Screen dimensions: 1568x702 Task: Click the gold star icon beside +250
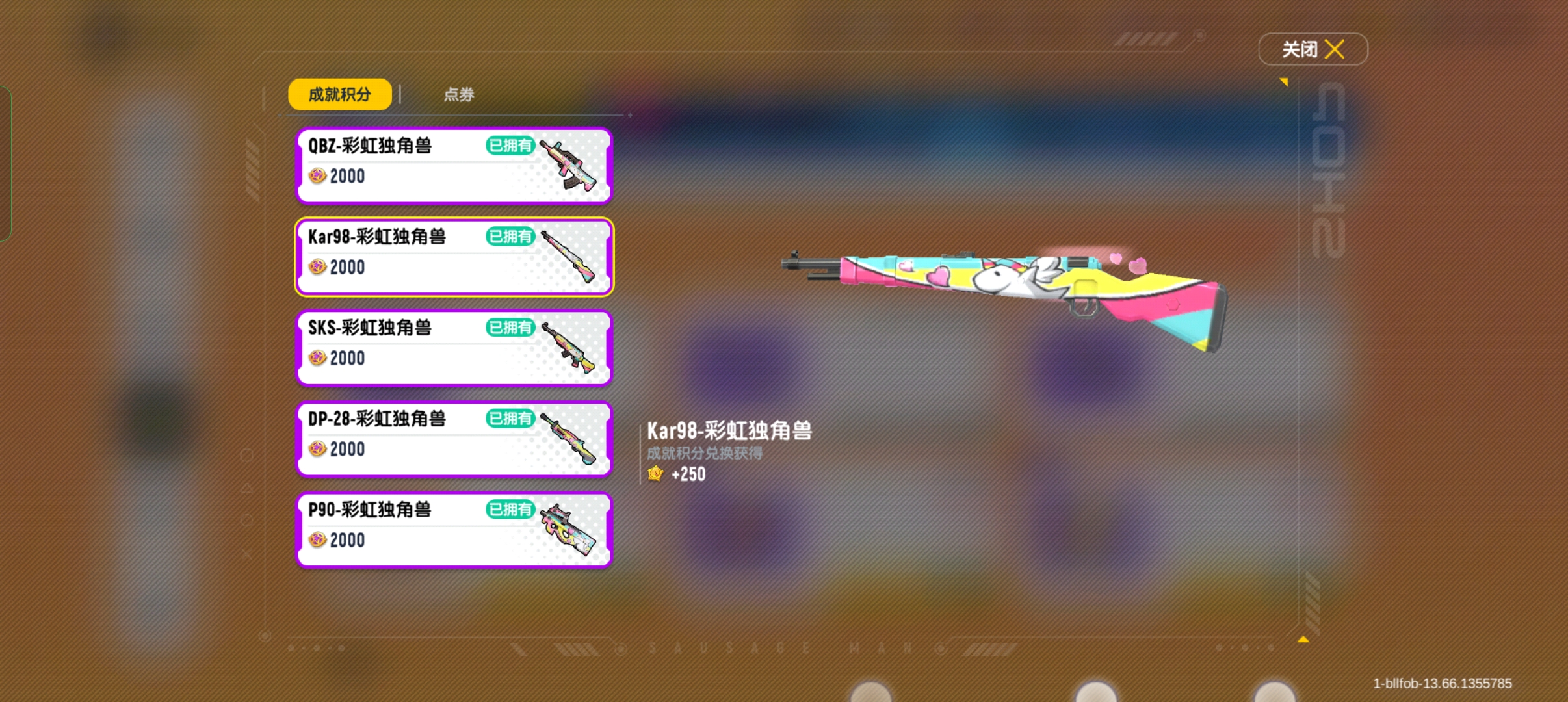coord(655,474)
